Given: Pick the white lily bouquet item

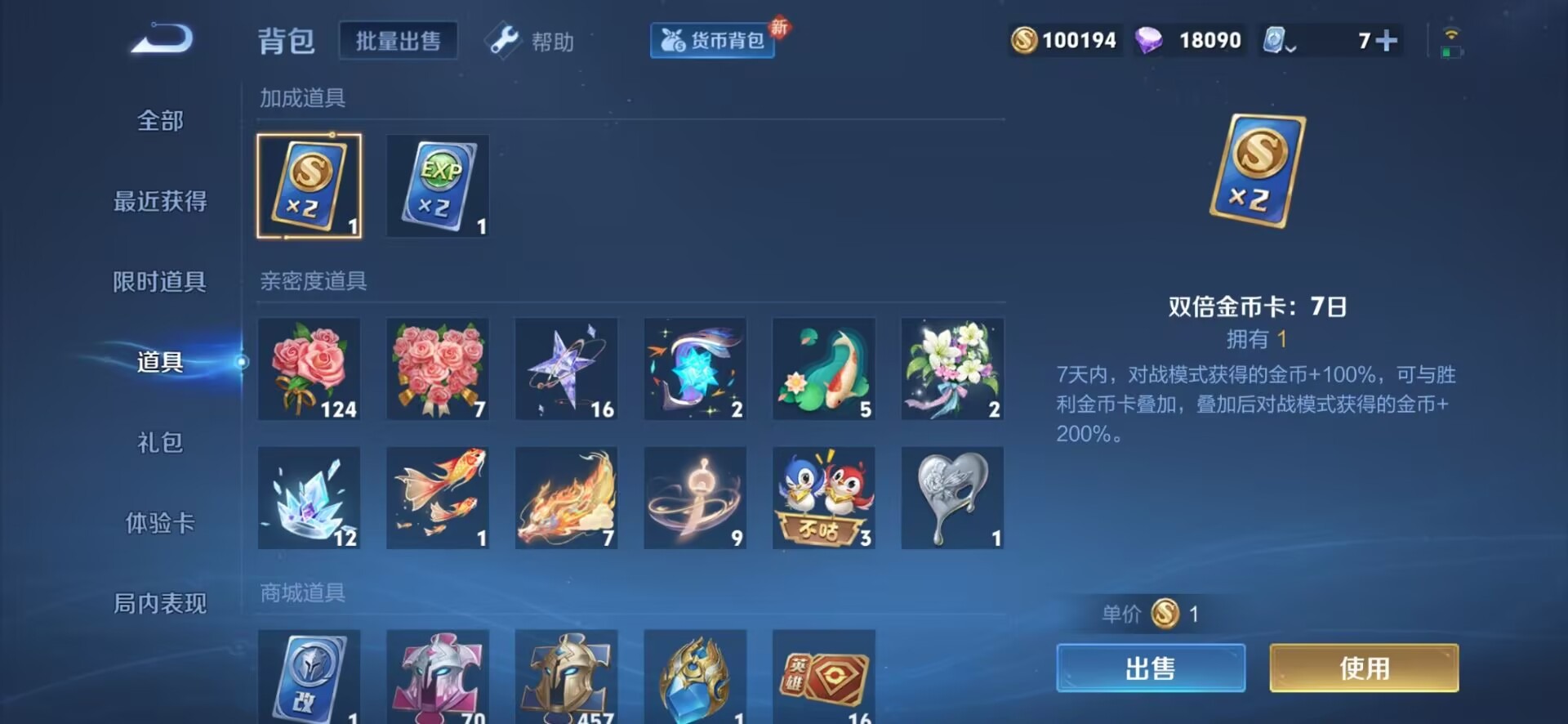Looking at the screenshot, I should point(952,369).
